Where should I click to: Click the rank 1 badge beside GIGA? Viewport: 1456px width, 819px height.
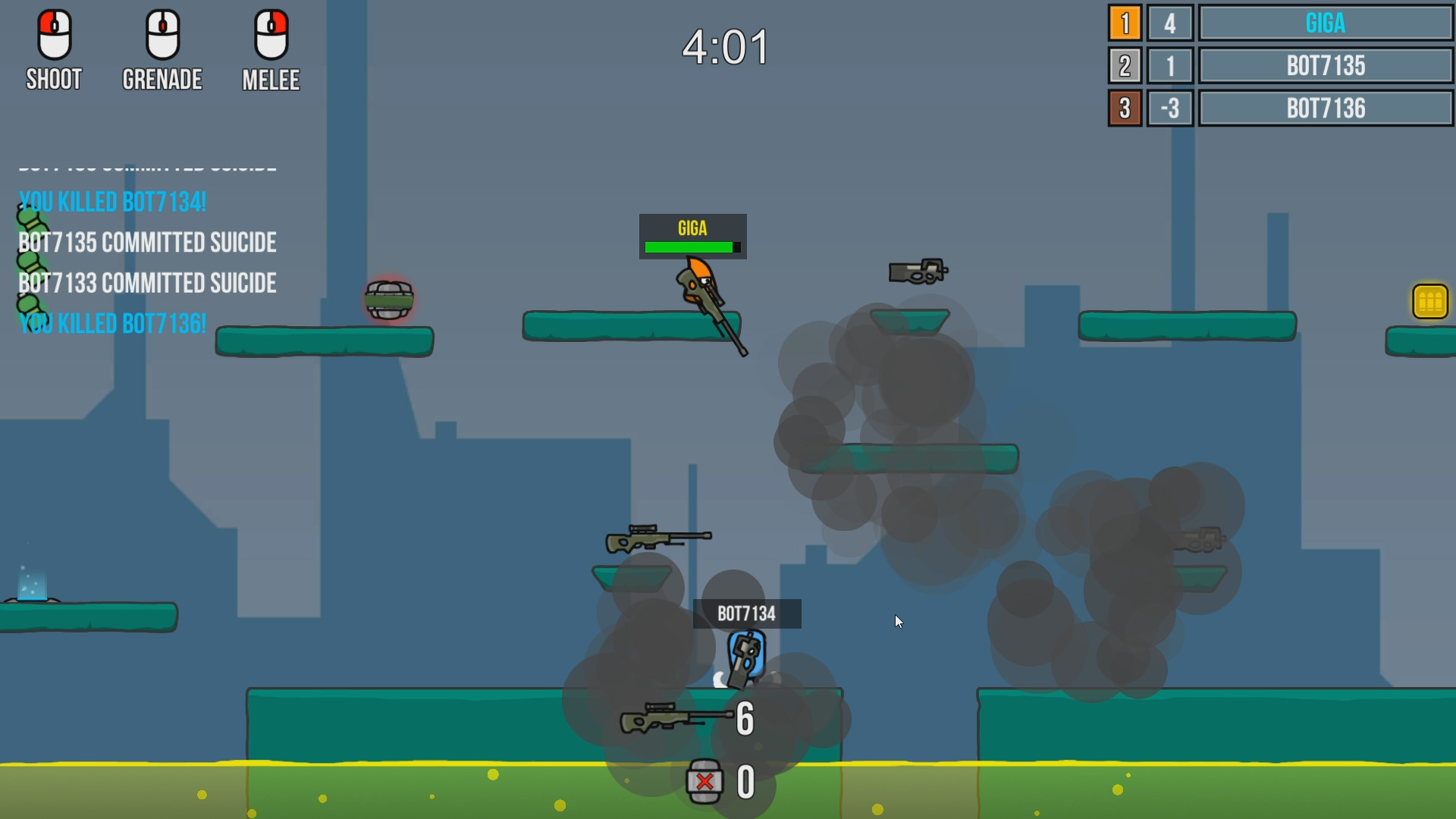(1125, 24)
